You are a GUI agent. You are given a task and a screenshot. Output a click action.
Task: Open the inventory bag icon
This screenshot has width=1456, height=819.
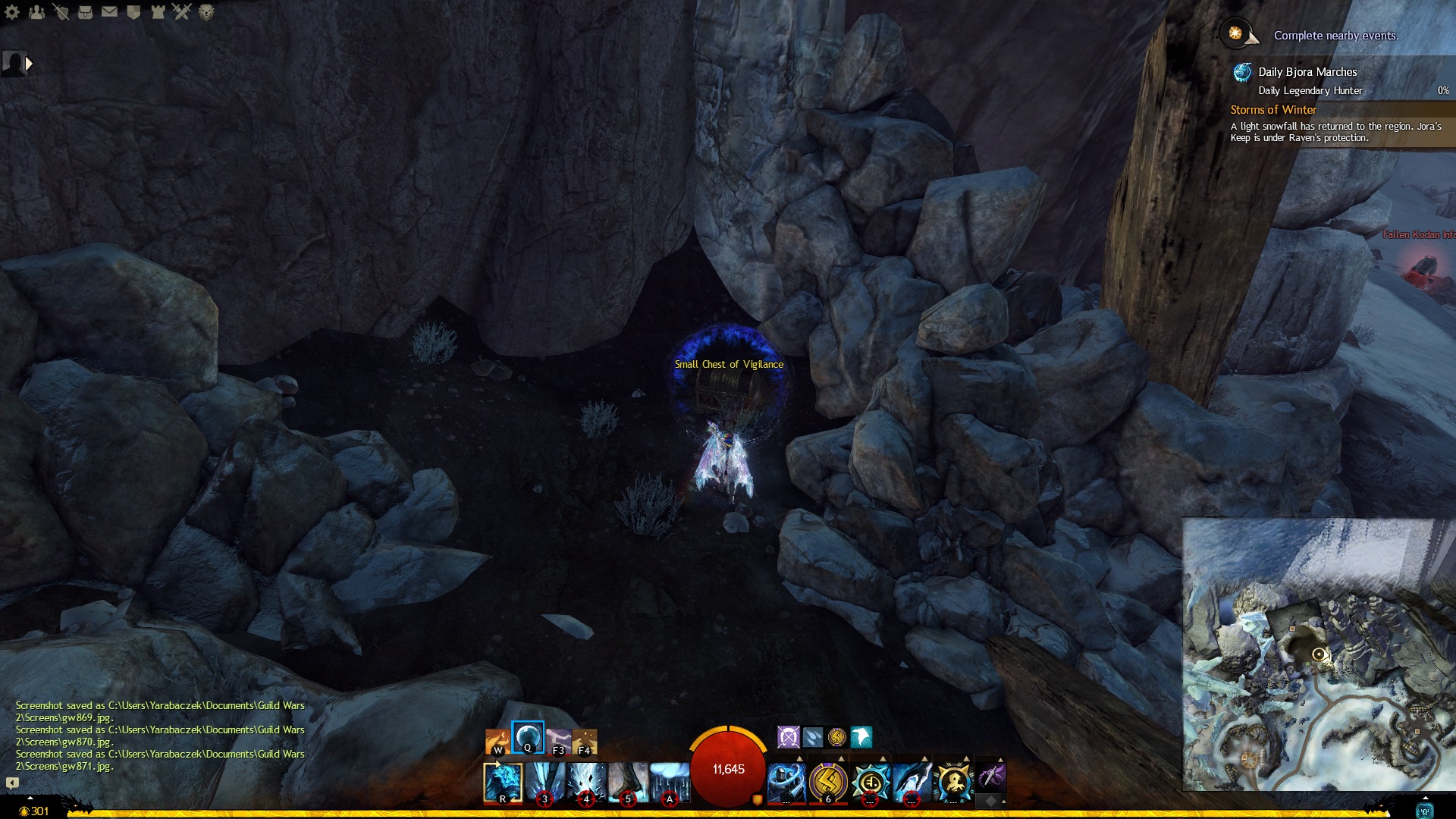pyautogui.click(x=85, y=12)
